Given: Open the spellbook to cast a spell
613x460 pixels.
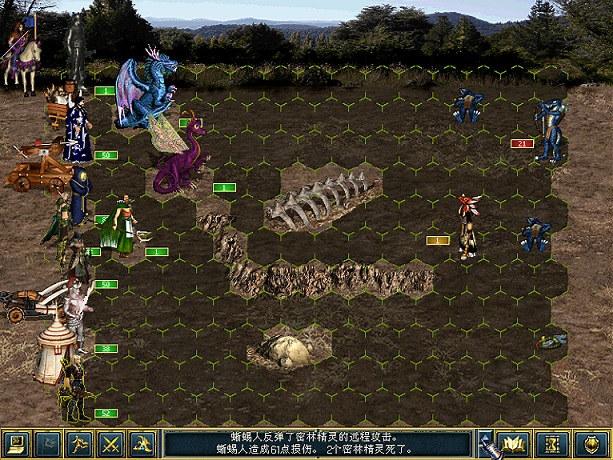Looking at the screenshot, I should [x=516, y=443].
